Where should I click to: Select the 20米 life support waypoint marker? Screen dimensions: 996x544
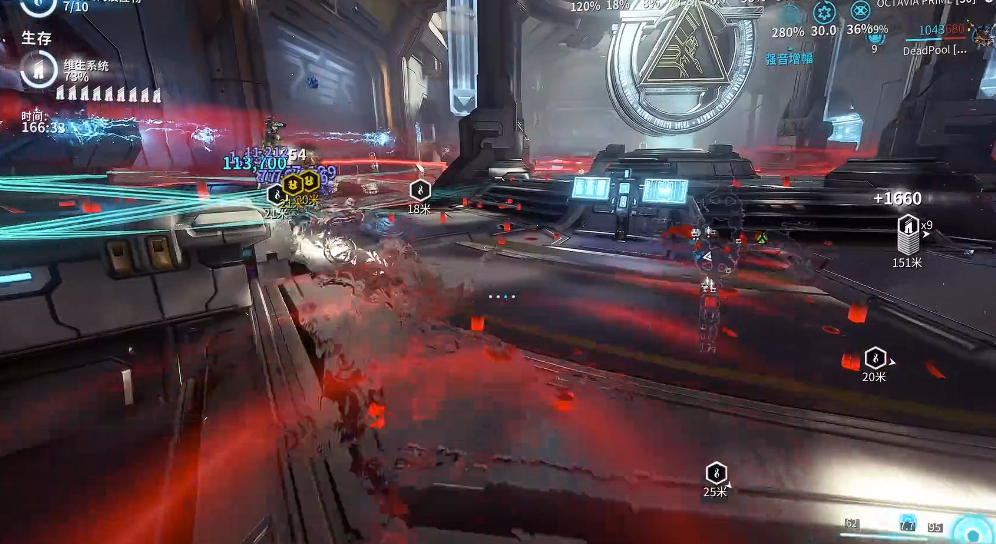click(875, 357)
